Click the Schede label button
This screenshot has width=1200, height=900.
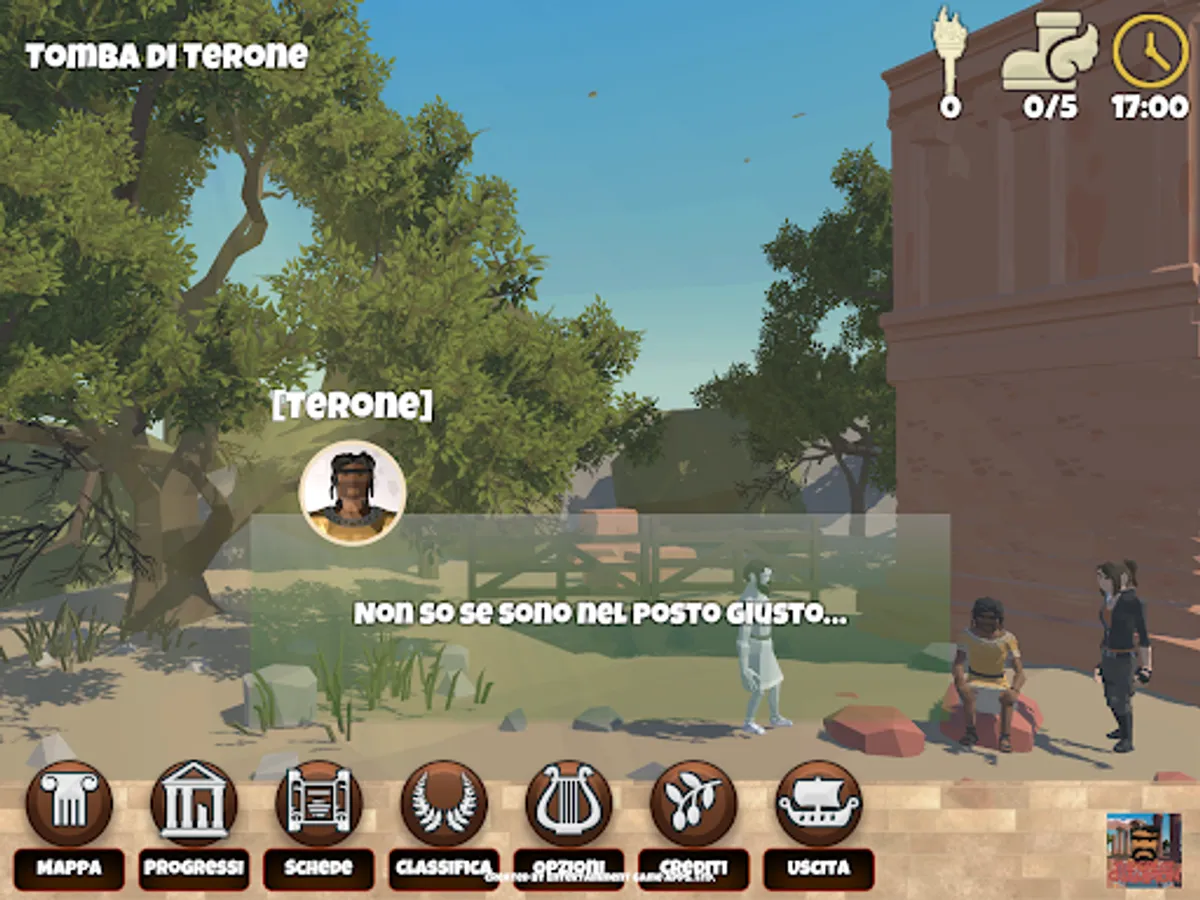point(319,868)
